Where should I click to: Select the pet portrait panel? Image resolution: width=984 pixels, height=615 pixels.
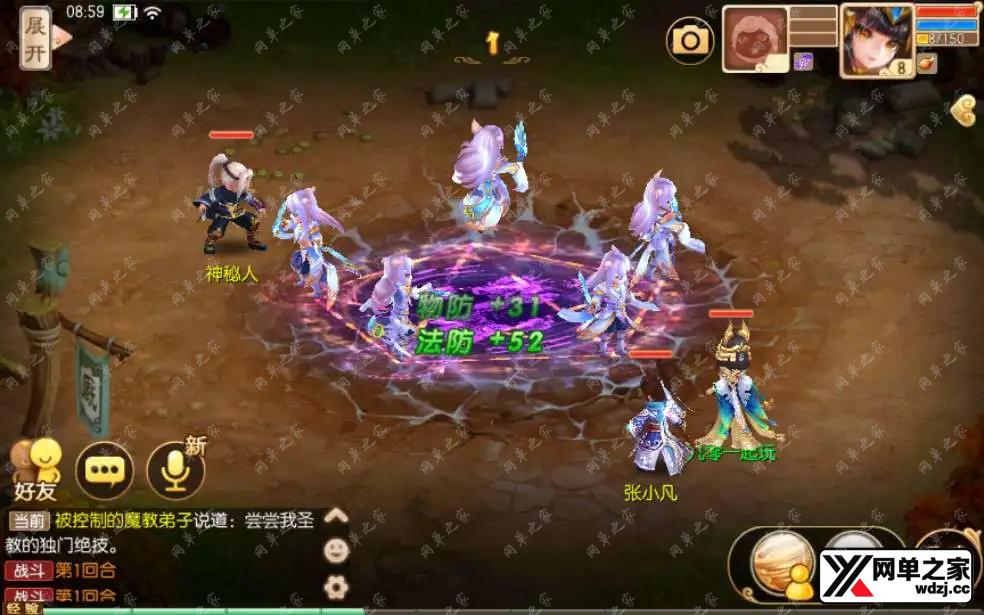tap(754, 39)
